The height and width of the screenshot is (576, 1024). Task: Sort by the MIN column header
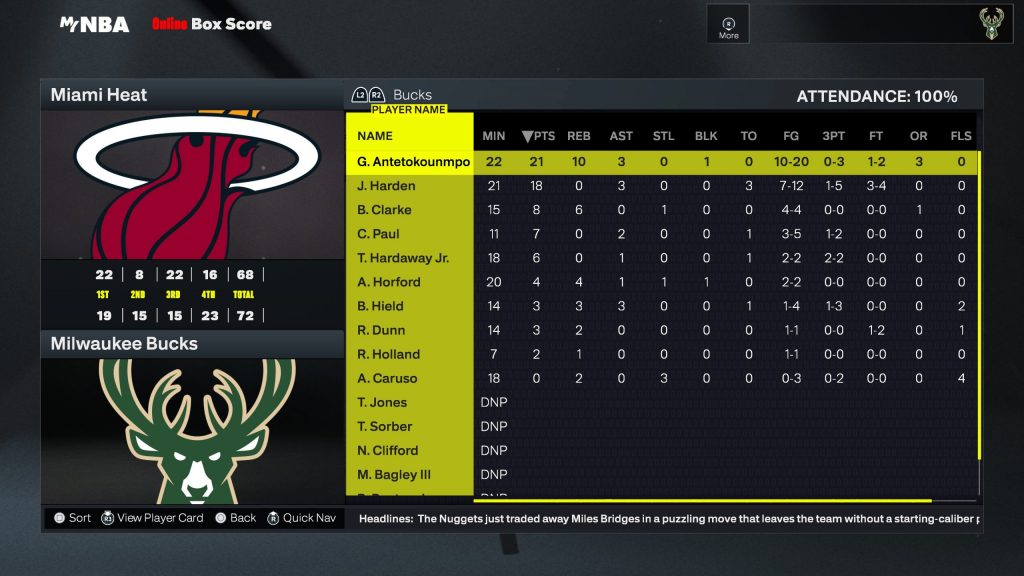point(494,136)
